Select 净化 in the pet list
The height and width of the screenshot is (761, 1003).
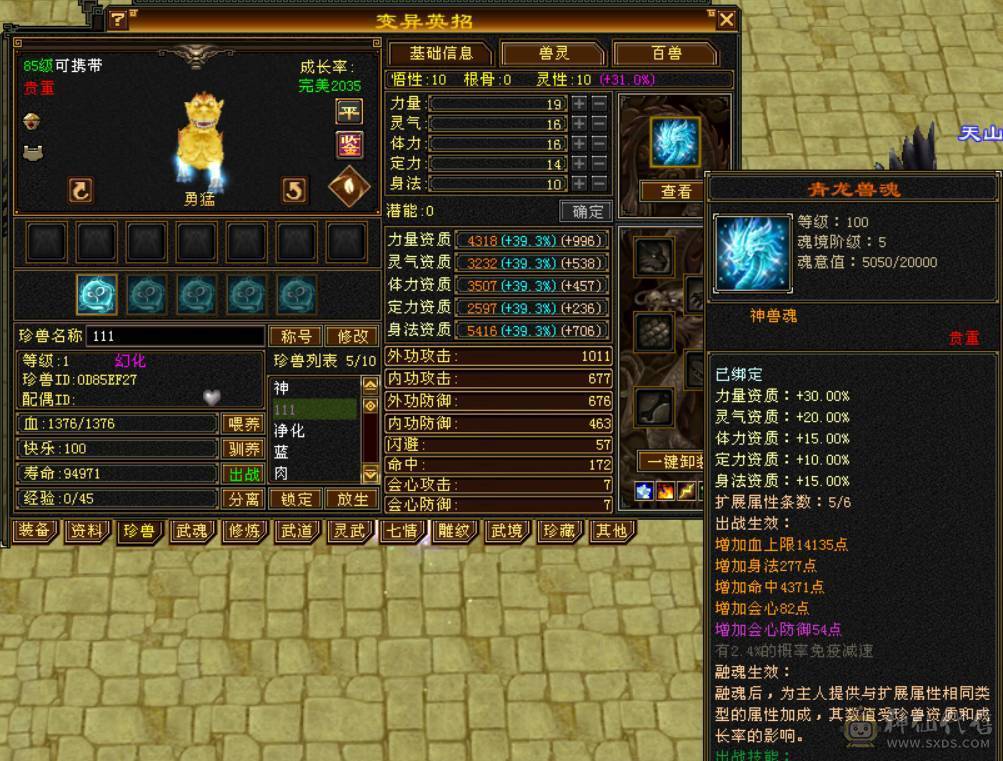[290, 430]
